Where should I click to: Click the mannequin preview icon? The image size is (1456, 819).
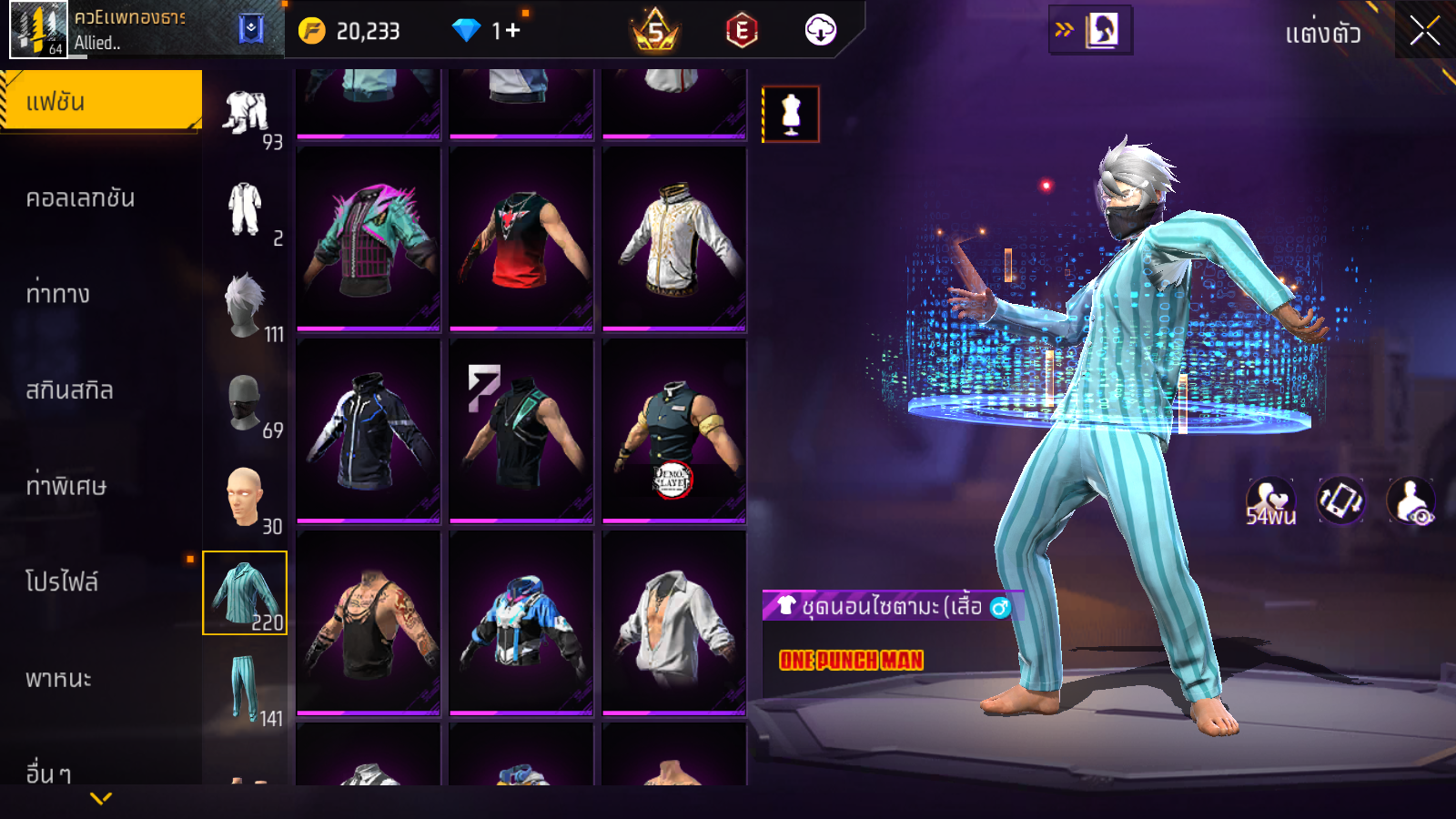[791, 115]
